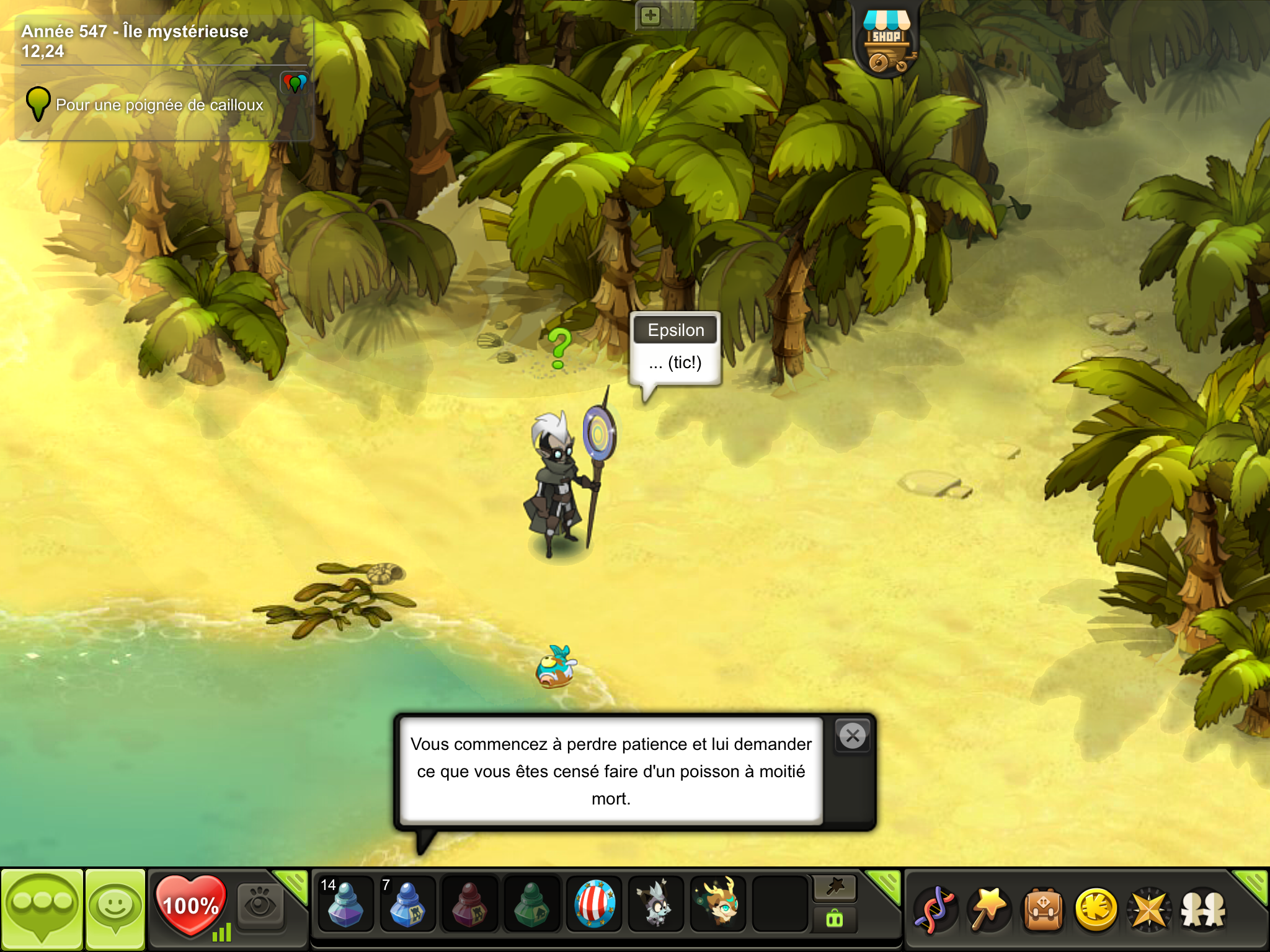1270x952 pixels.
Task: Use the blue potion with count 7
Action: click(x=407, y=904)
